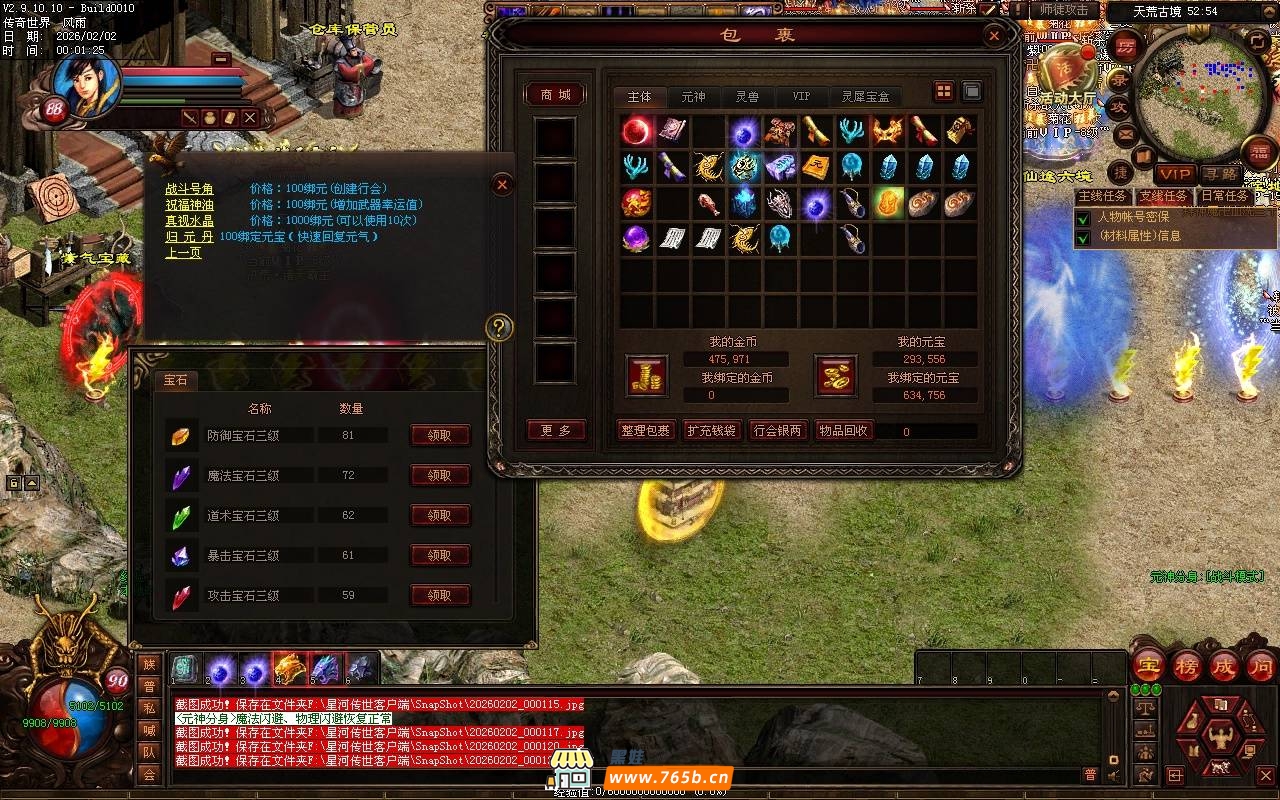Open 物品回收 item recycling

pos(843,431)
